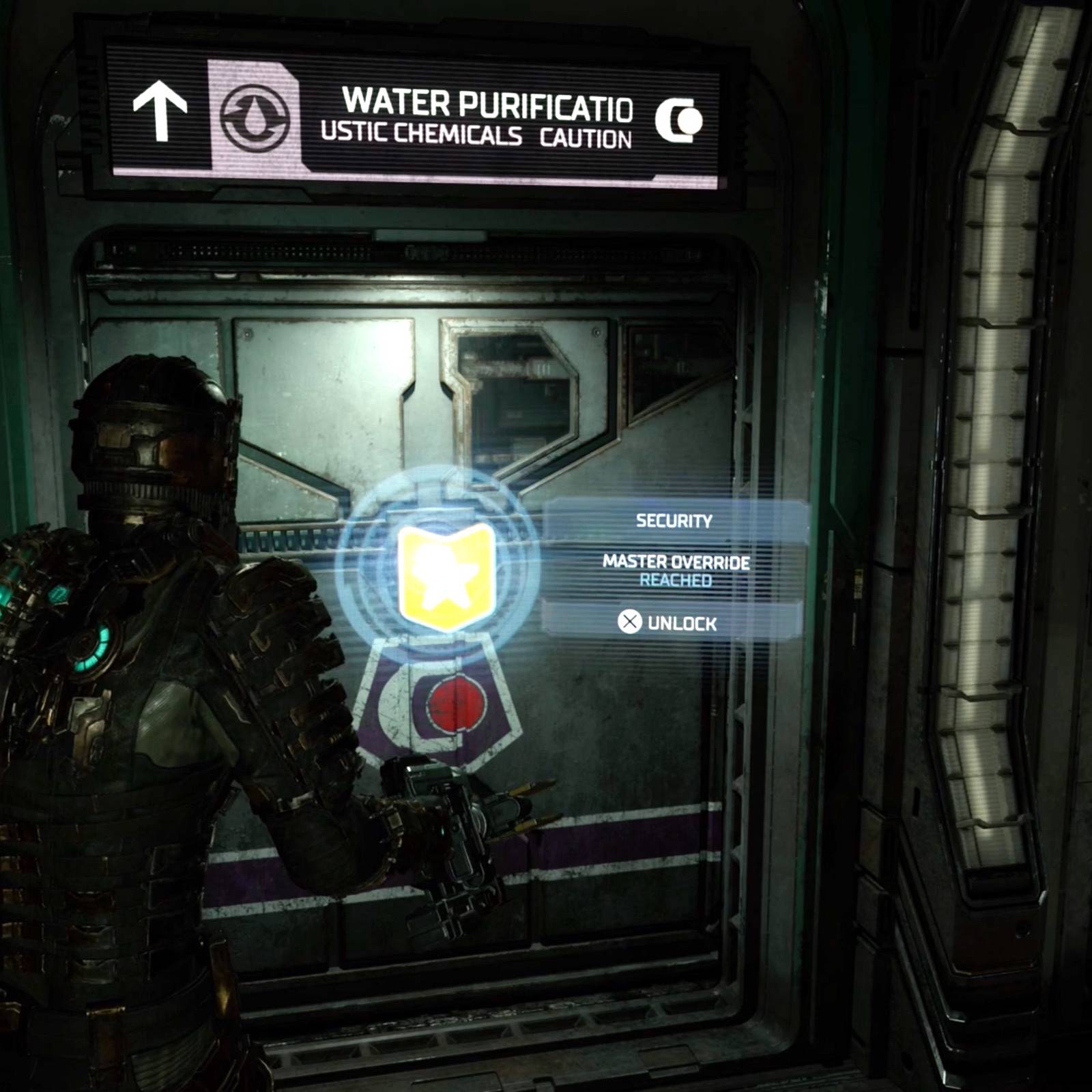Select the yellow security badge lock icon
This screenshot has height=1092, width=1092.
point(446,575)
